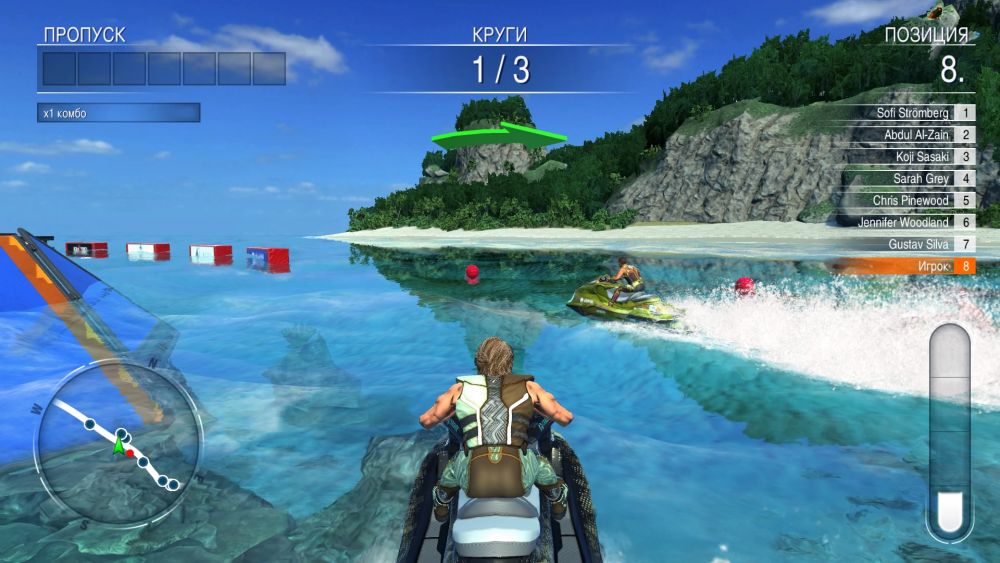The image size is (1000, 563).
Task: Click the circular minimap
Action: pos(118,445)
